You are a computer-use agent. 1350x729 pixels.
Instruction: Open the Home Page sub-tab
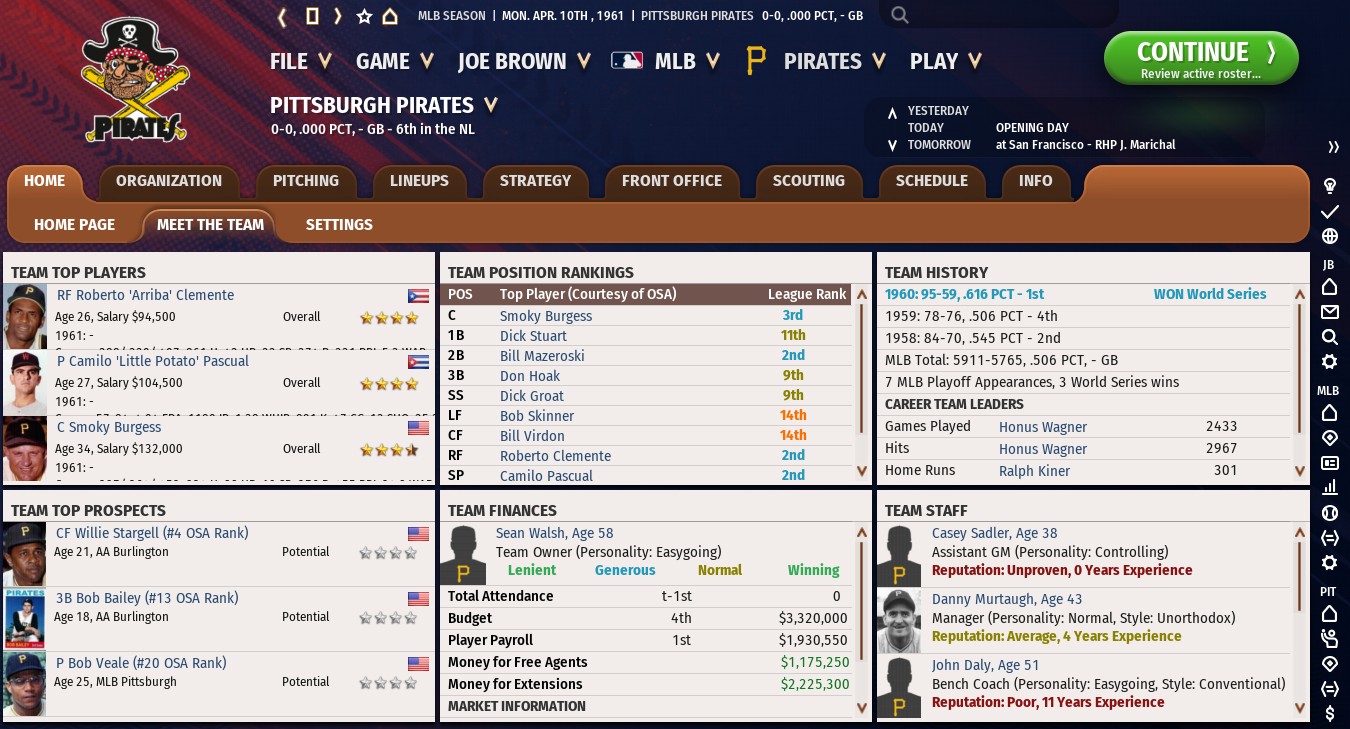tap(75, 225)
